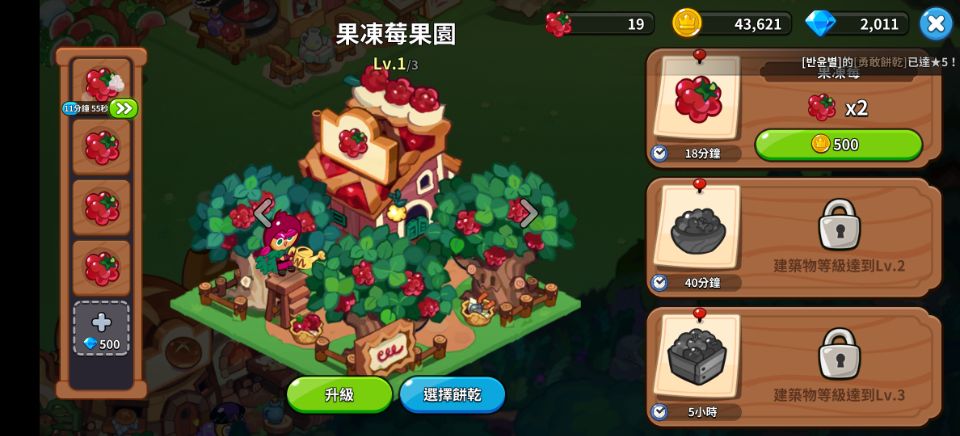The image size is (960, 436).
Task: Tap the gold coin currency counter
Action: coord(732,23)
